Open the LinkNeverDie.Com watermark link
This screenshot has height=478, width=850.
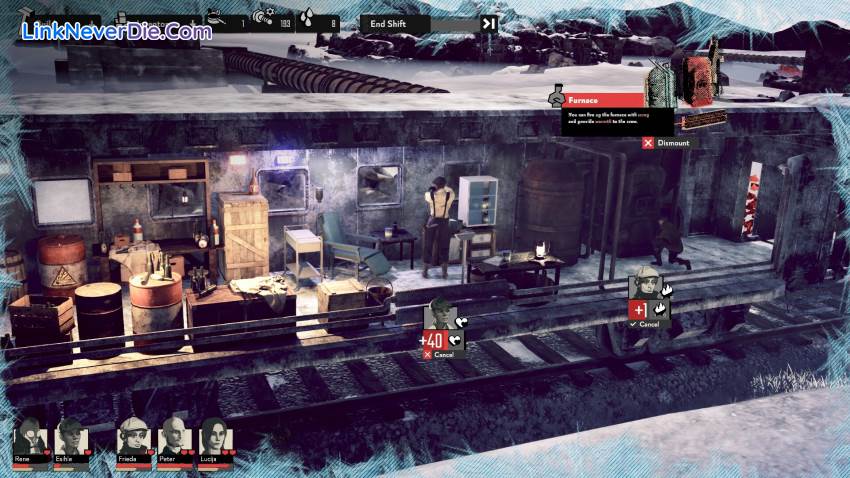click(116, 31)
